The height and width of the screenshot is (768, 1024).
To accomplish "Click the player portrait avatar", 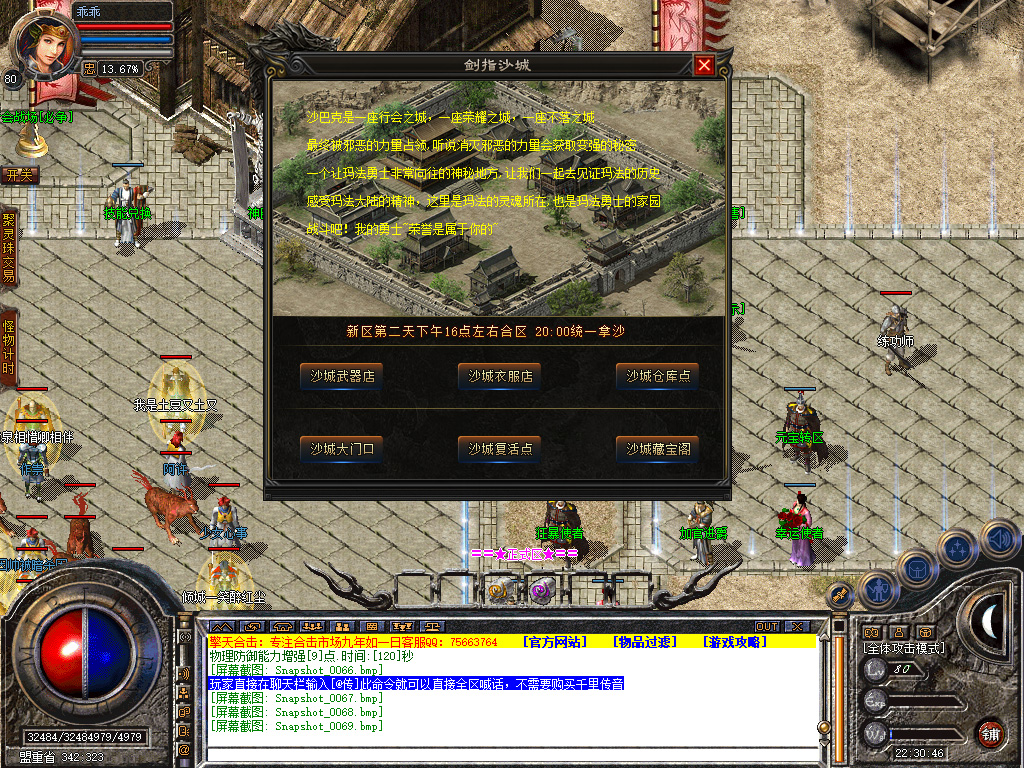I will pyautogui.click(x=44, y=45).
